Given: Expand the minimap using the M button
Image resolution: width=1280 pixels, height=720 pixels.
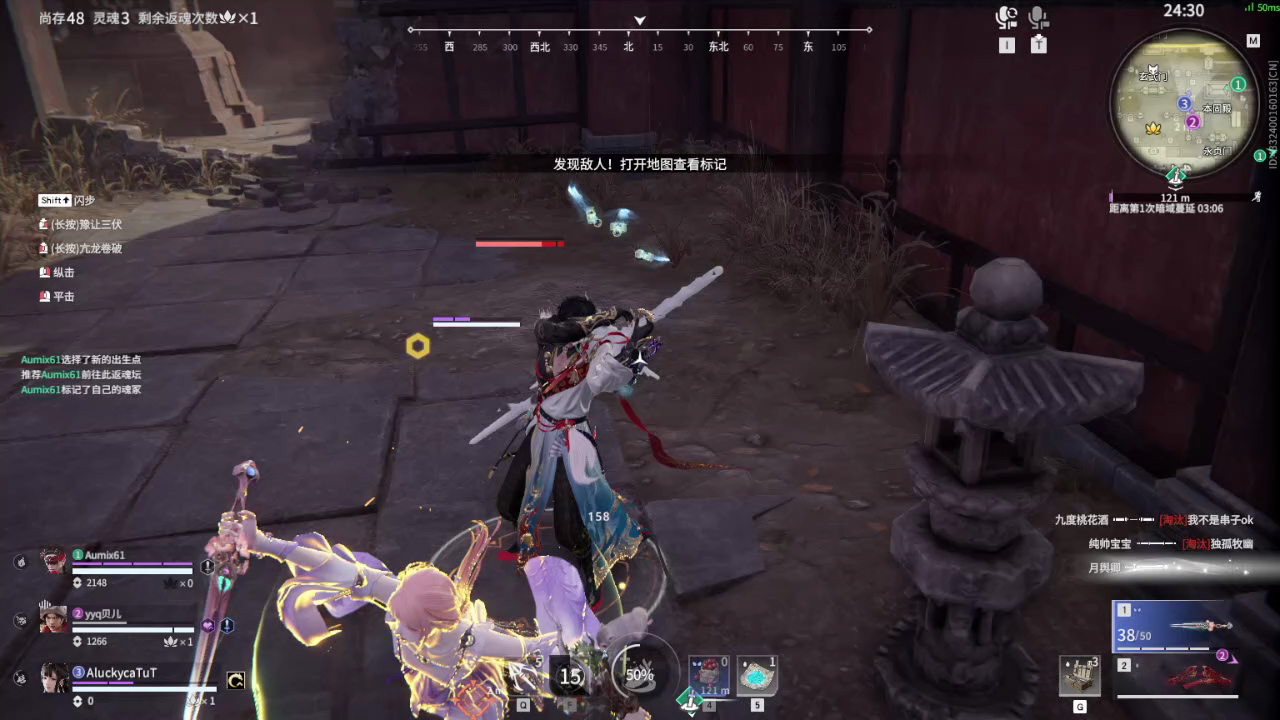Looking at the screenshot, I should [x=1253, y=42].
